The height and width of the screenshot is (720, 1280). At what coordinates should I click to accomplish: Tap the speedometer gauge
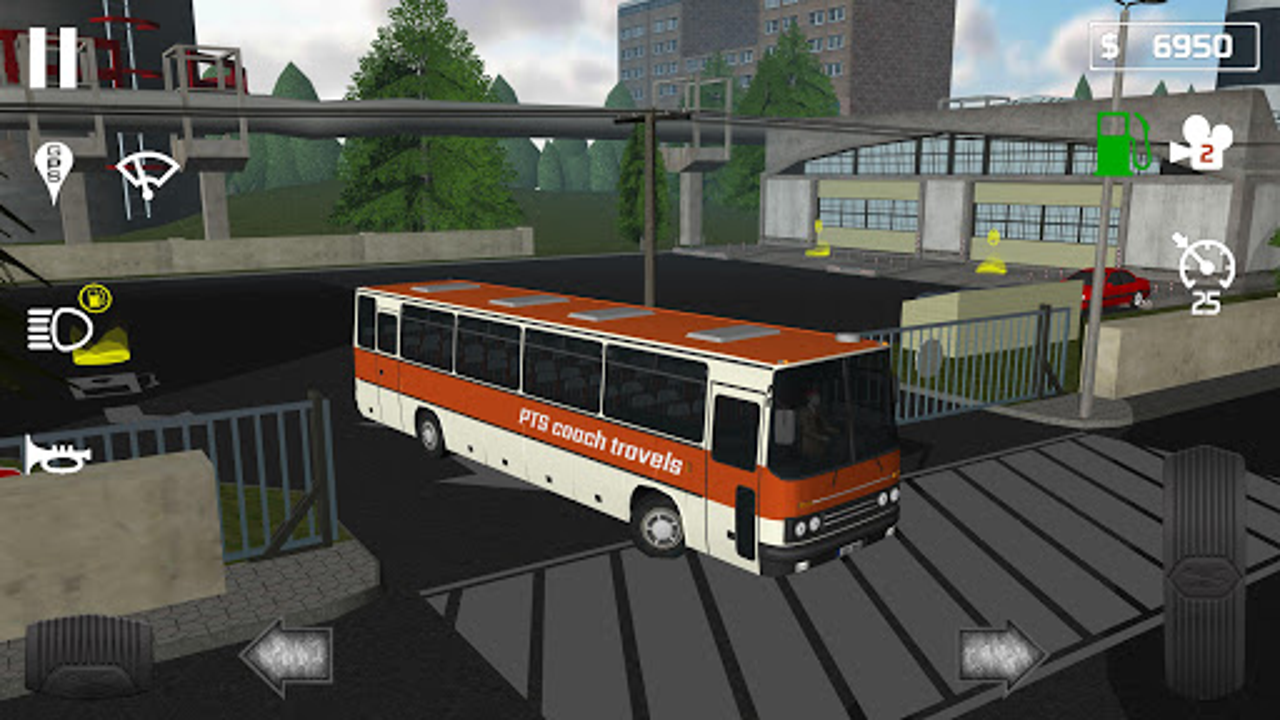click(1205, 265)
